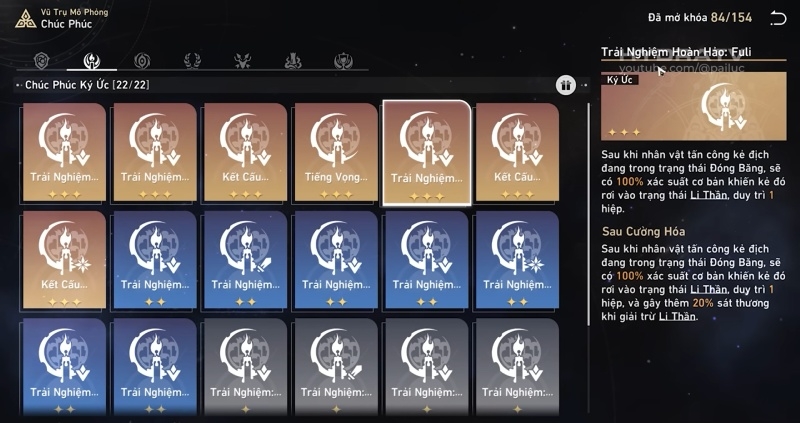The height and width of the screenshot is (423, 800).
Task: Open the gift box rewards icon
Action: (x=565, y=86)
